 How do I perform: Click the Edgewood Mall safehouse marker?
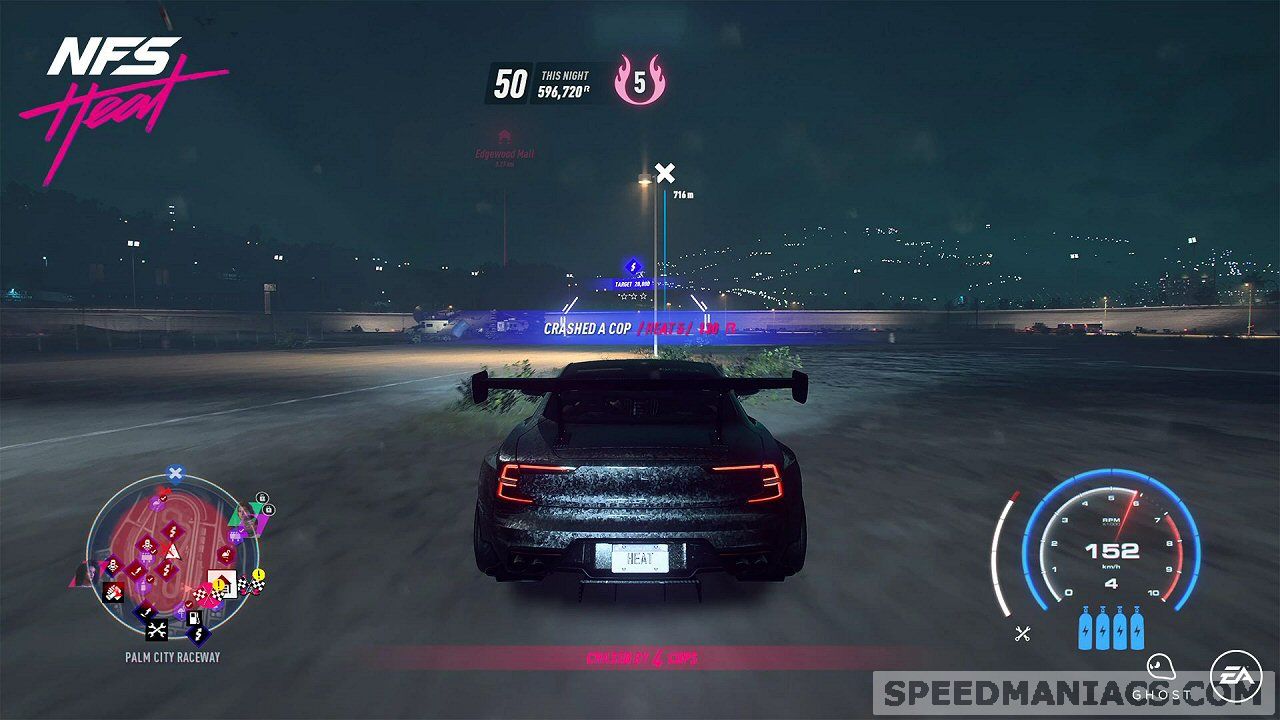tap(504, 136)
